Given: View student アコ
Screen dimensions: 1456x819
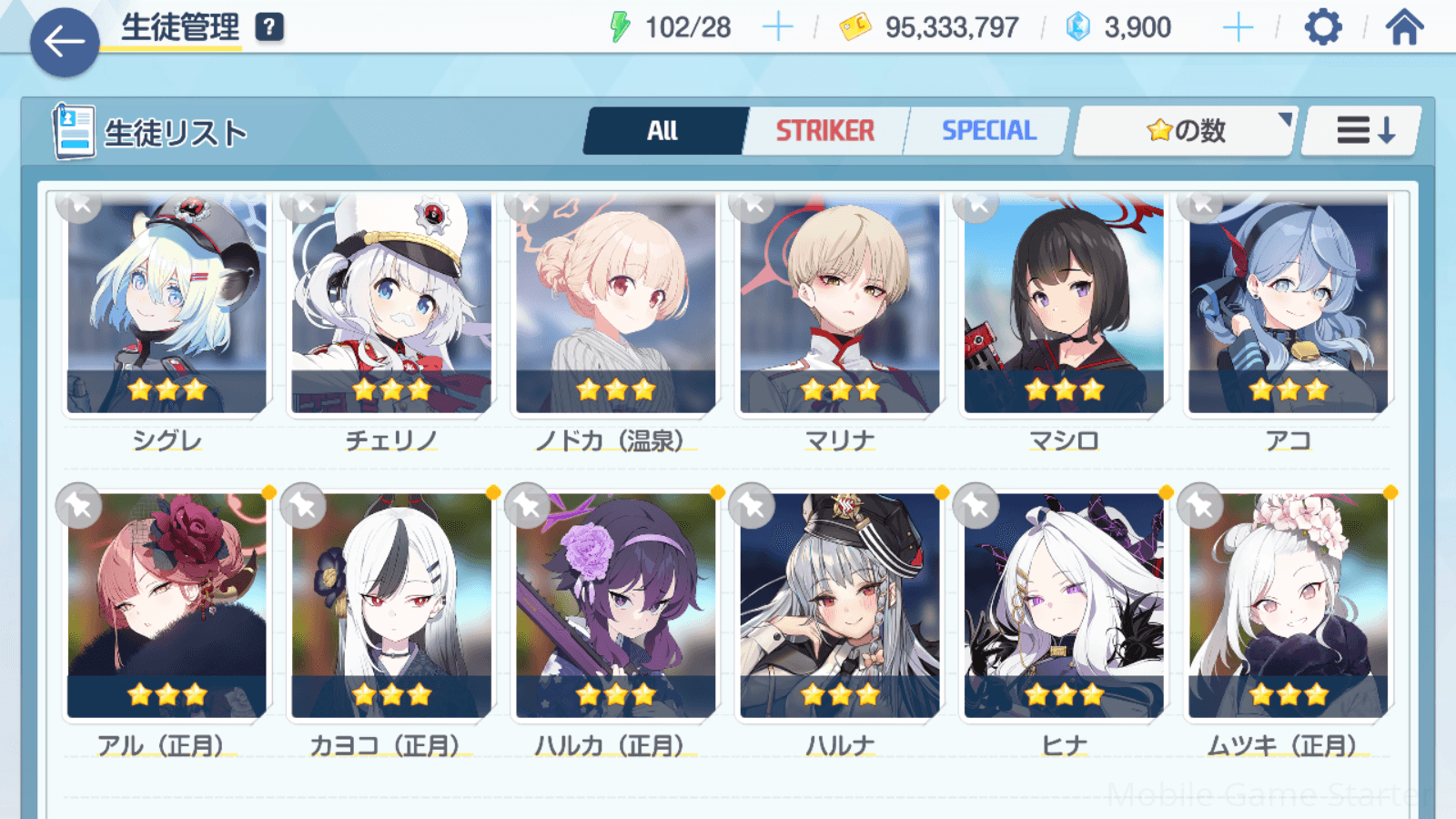Looking at the screenshot, I should 1289,305.
